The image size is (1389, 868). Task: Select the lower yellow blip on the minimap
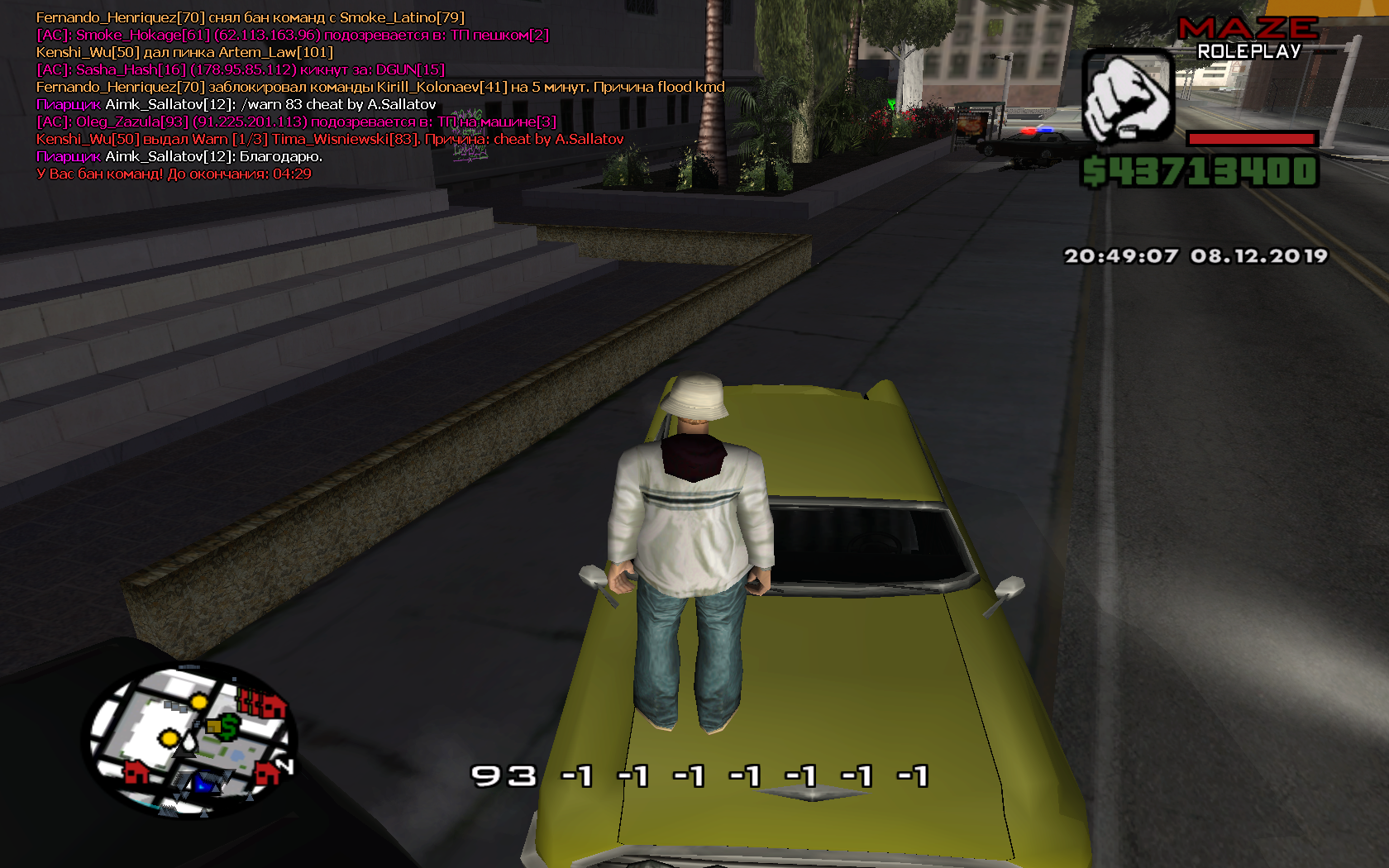click(x=169, y=737)
